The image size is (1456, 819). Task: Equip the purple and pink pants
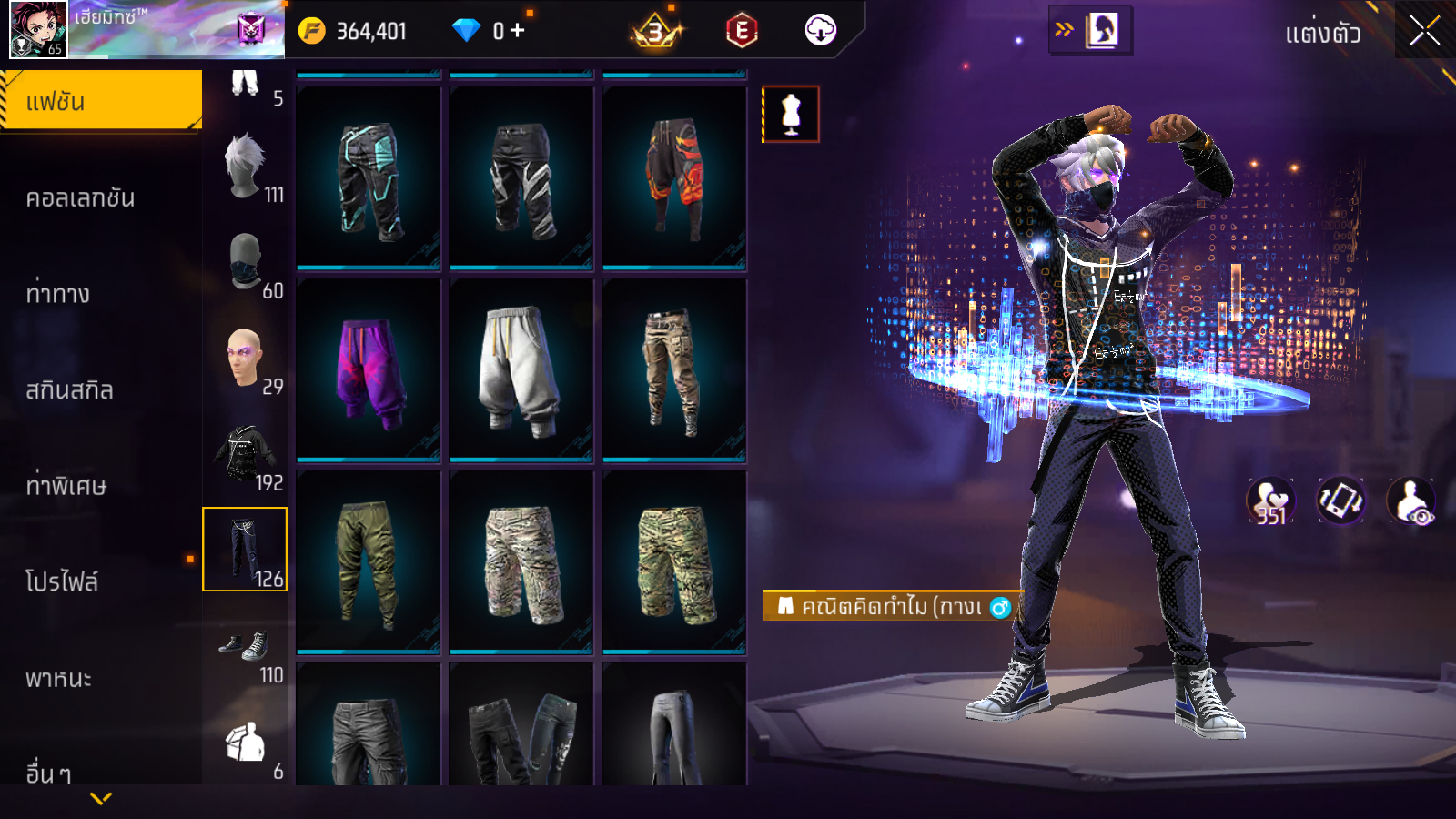click(x=369, y=370)
